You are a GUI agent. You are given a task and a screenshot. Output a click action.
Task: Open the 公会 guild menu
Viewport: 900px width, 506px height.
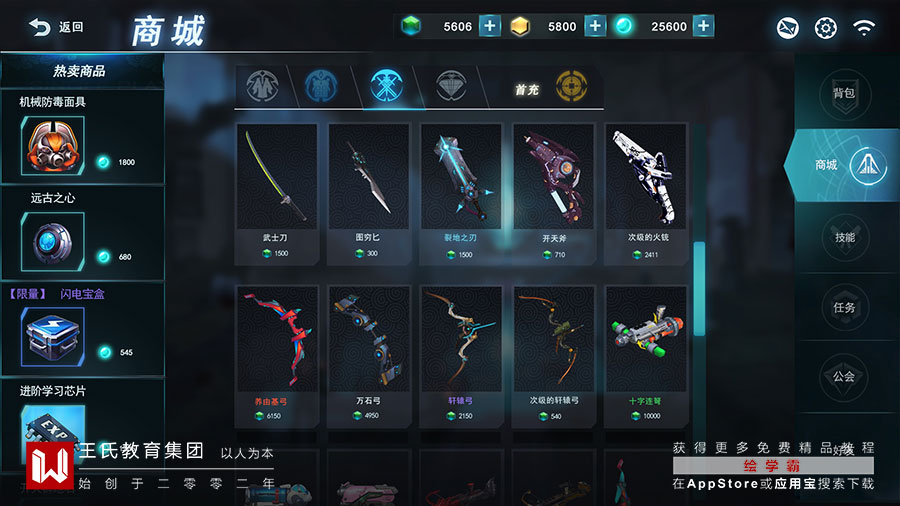click(843, 377)
